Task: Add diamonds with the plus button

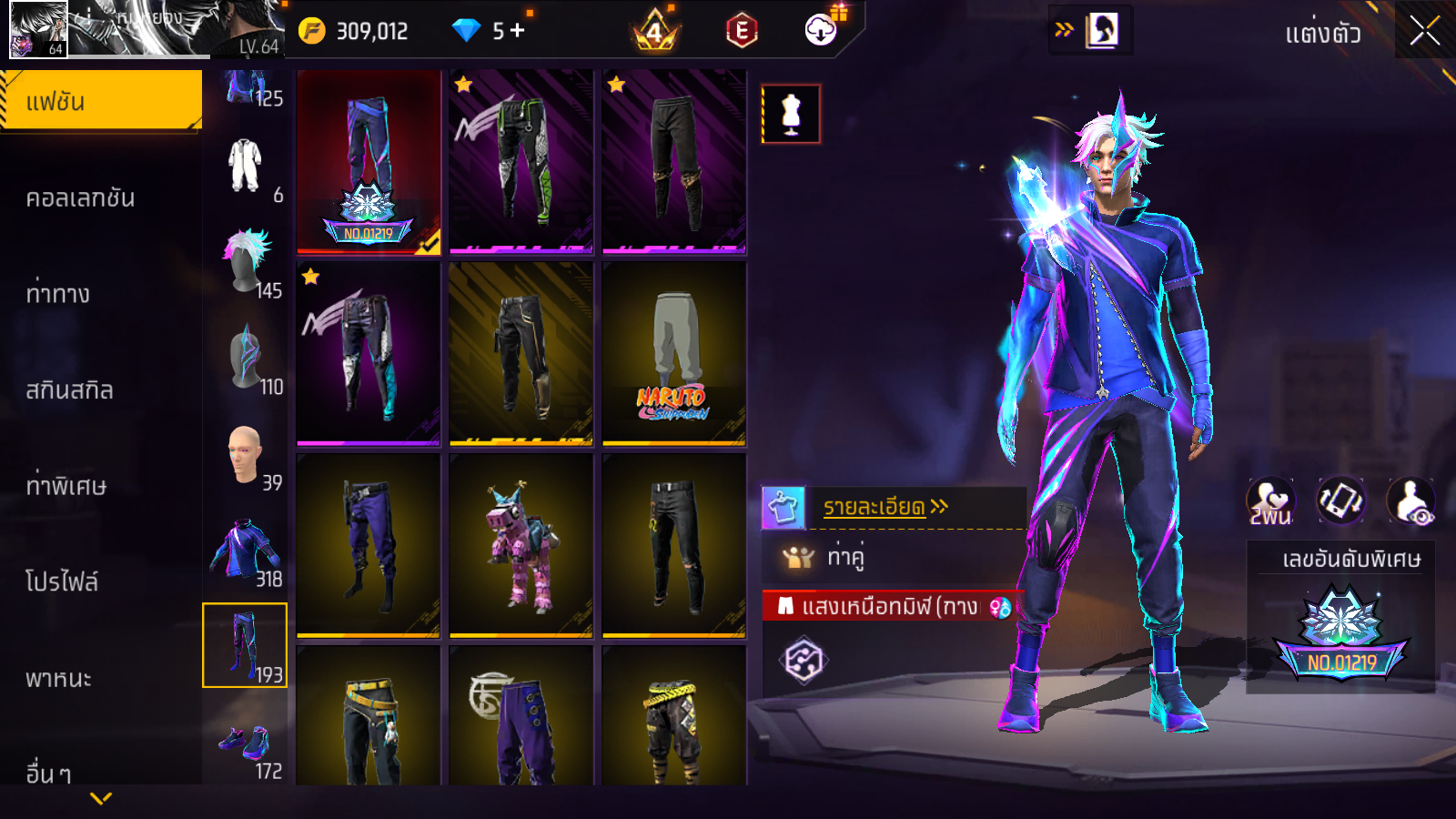Action: 518,31
